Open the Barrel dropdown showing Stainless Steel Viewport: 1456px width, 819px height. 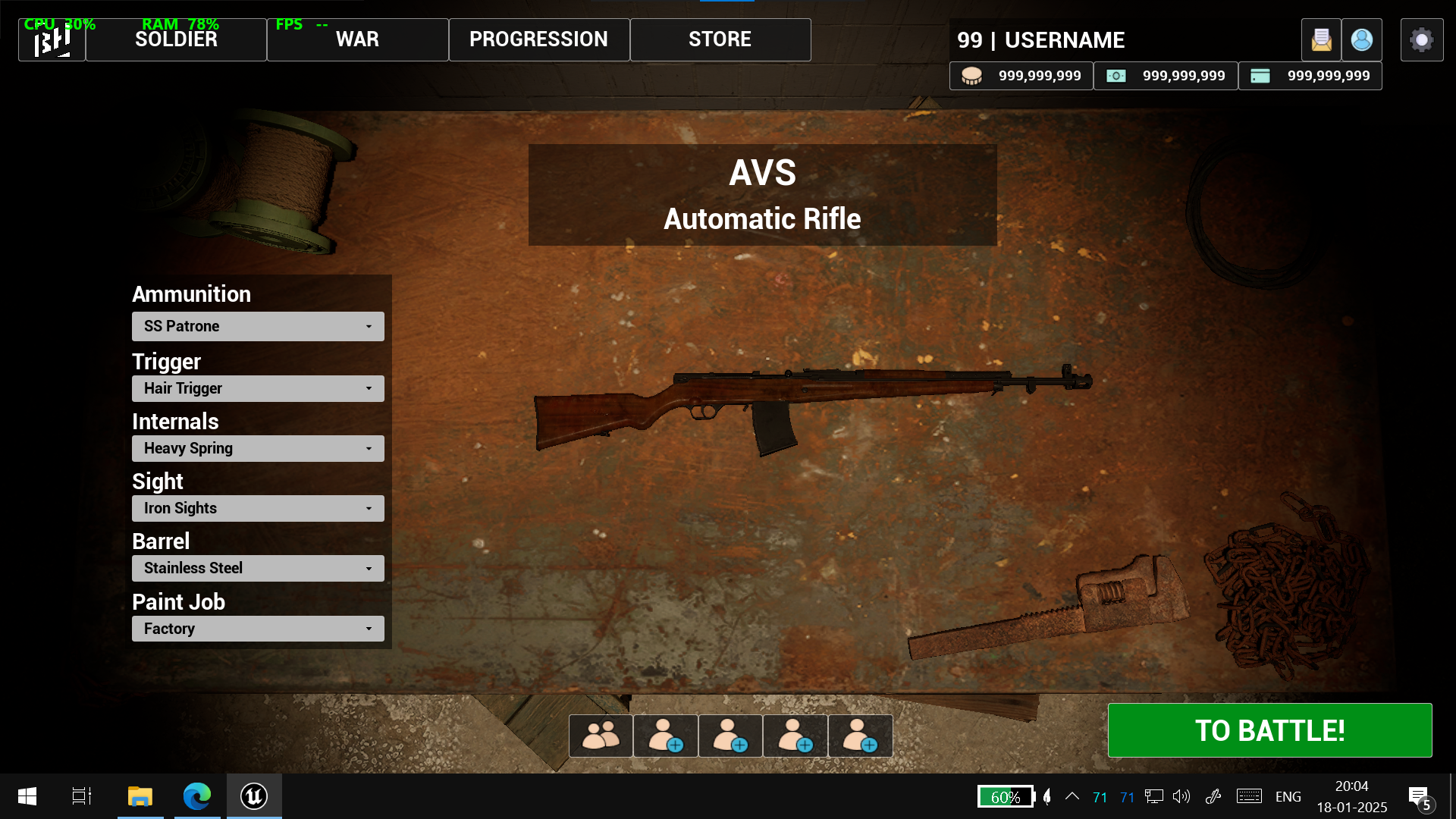click(258, 568)
